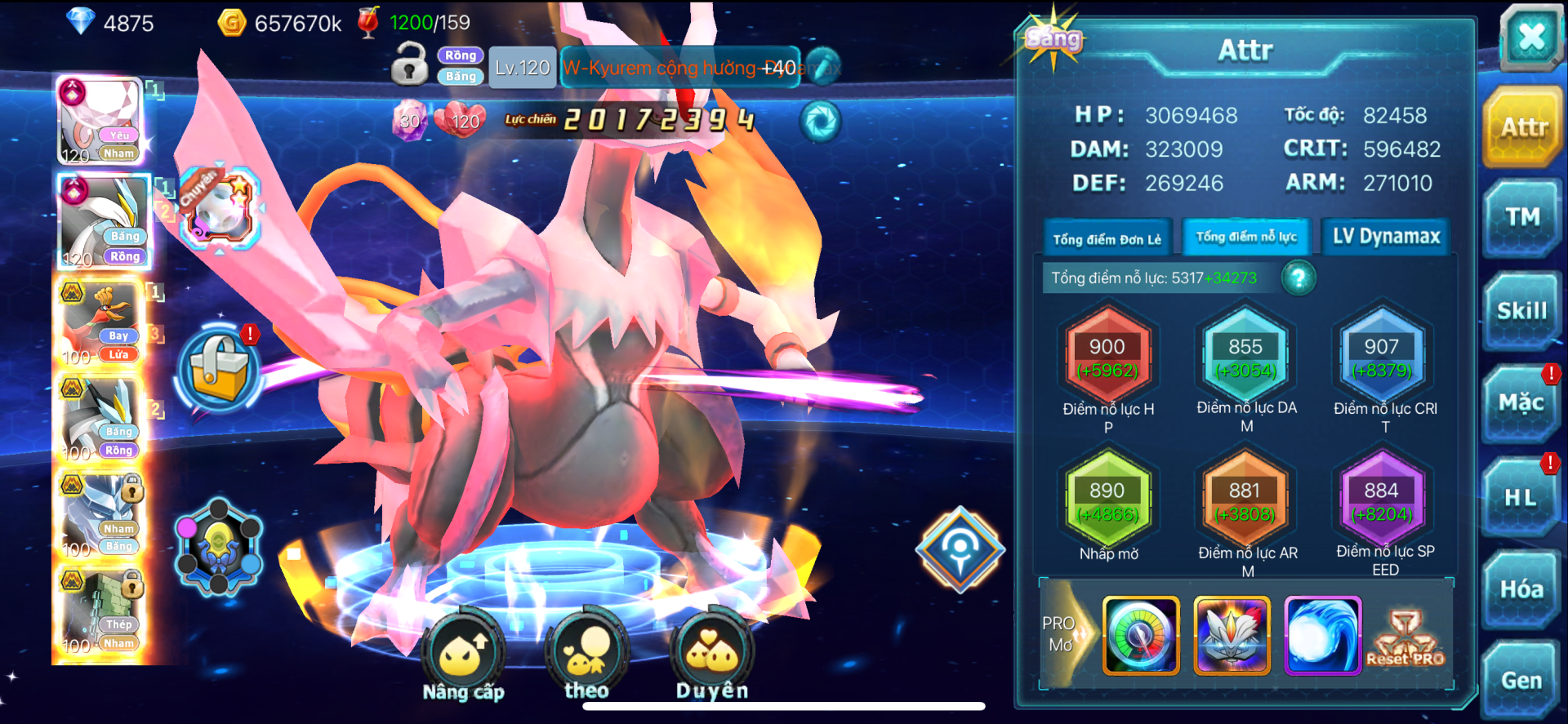1568x724 pixels.
Task: Switch to the TM side tab
Action: [1522, 217]
